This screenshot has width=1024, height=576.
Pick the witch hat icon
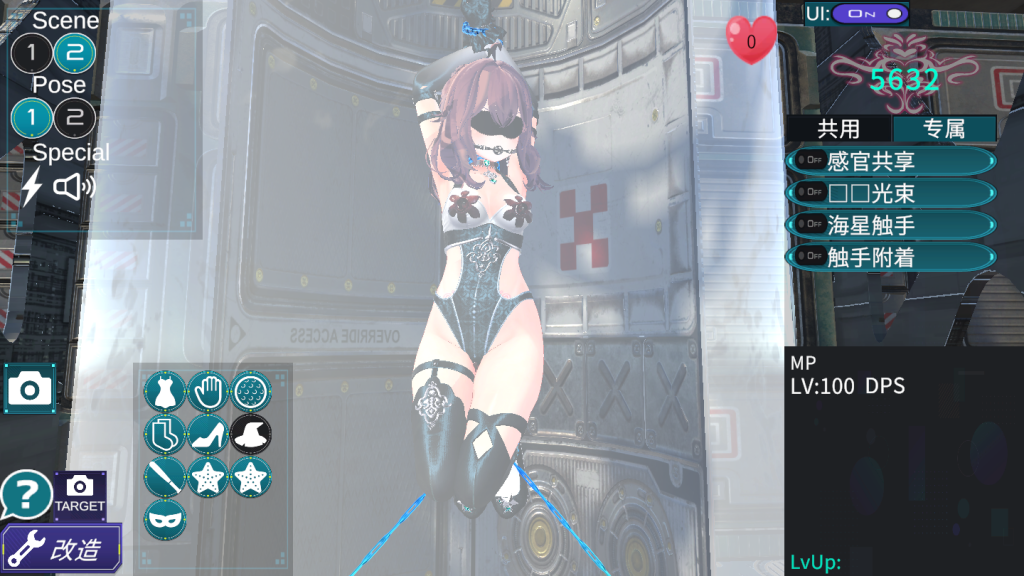[251, 435]
